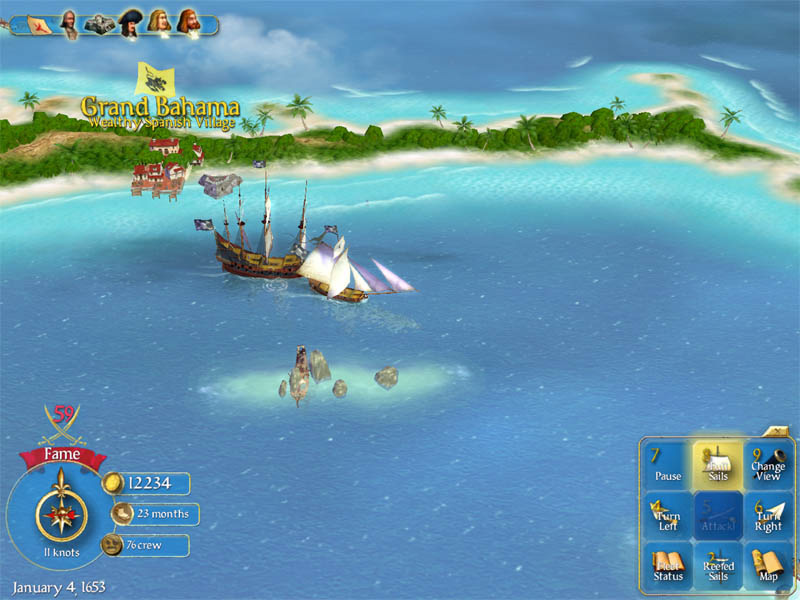Image resolution: width=800 pixels, height=600 pixels.
Task: Open the Map scroll button
Action: (x=768, y=566)
